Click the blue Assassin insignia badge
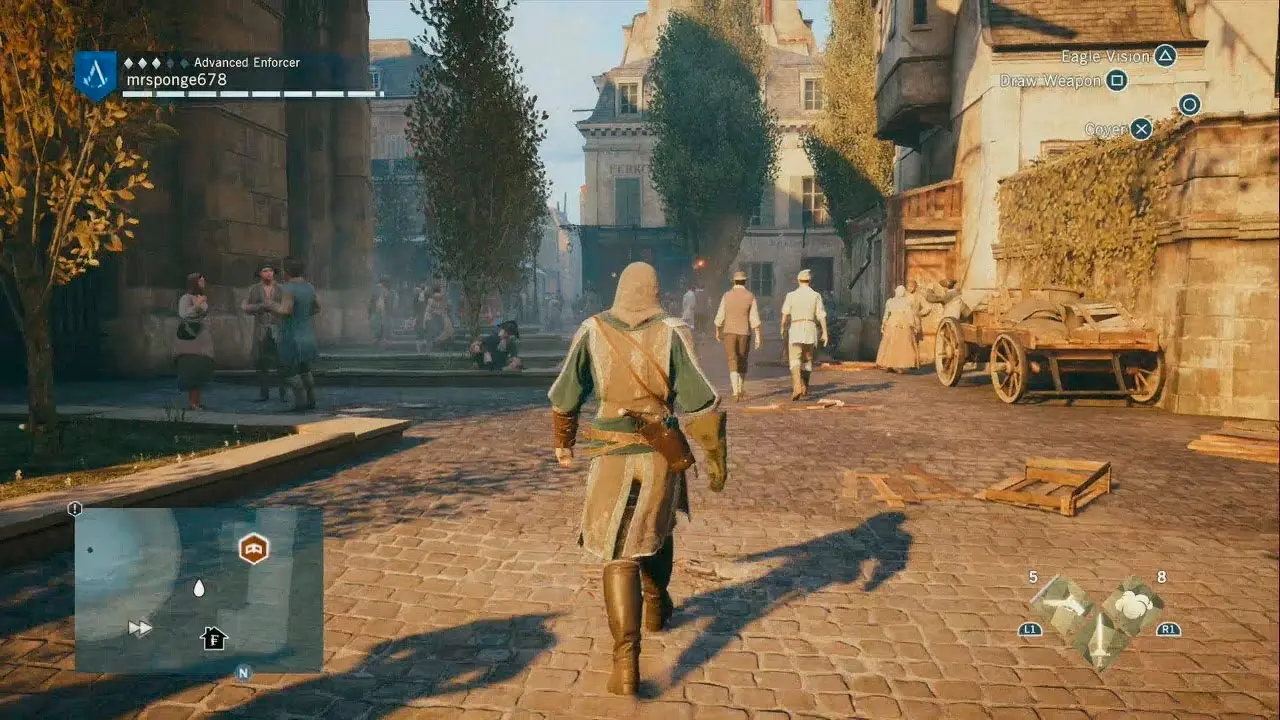The image size is (1280, 720). pyautogui.click(x=95, y=75)
